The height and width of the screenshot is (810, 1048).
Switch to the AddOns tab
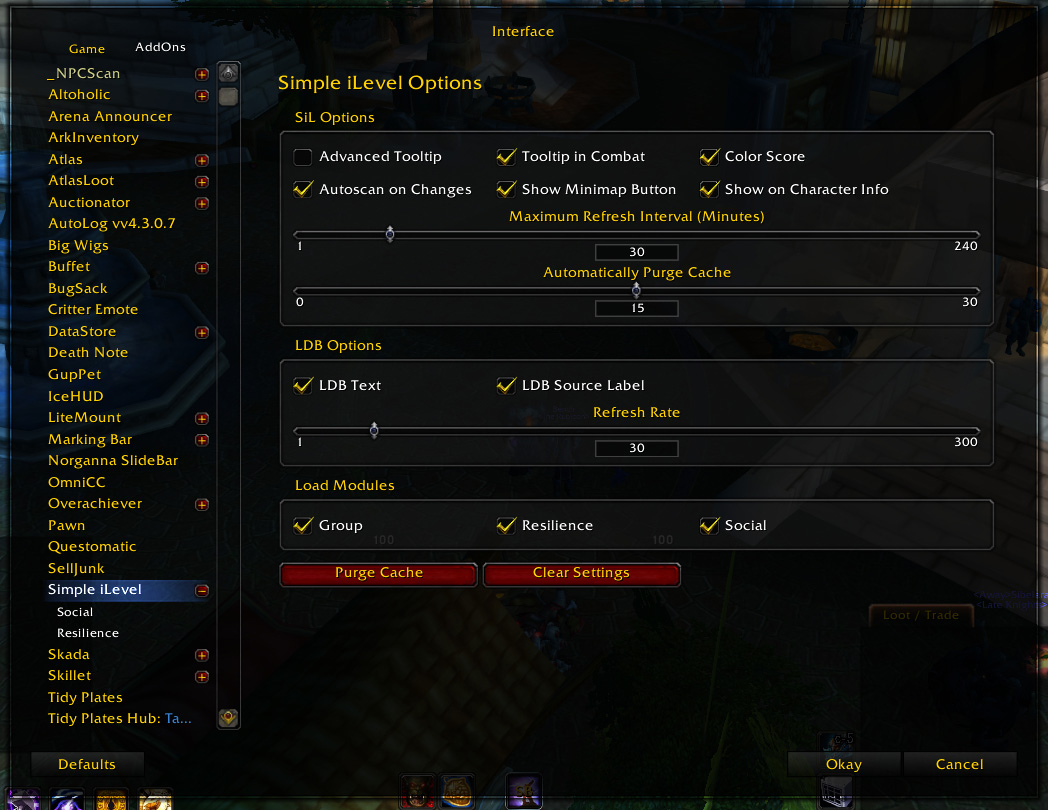pyautogui.click(x=160, y=47)
